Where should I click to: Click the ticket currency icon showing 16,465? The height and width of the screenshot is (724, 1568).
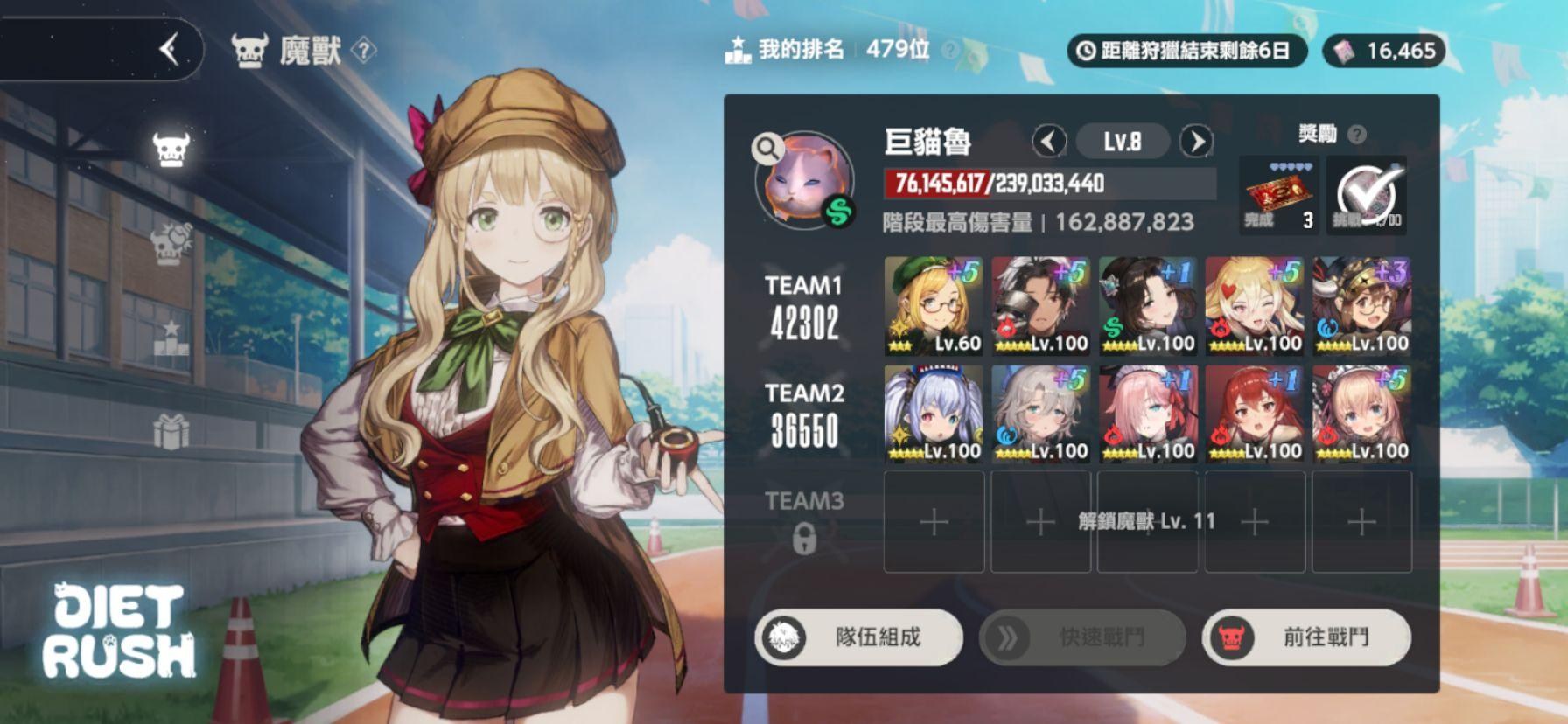tap(1345, 51)
